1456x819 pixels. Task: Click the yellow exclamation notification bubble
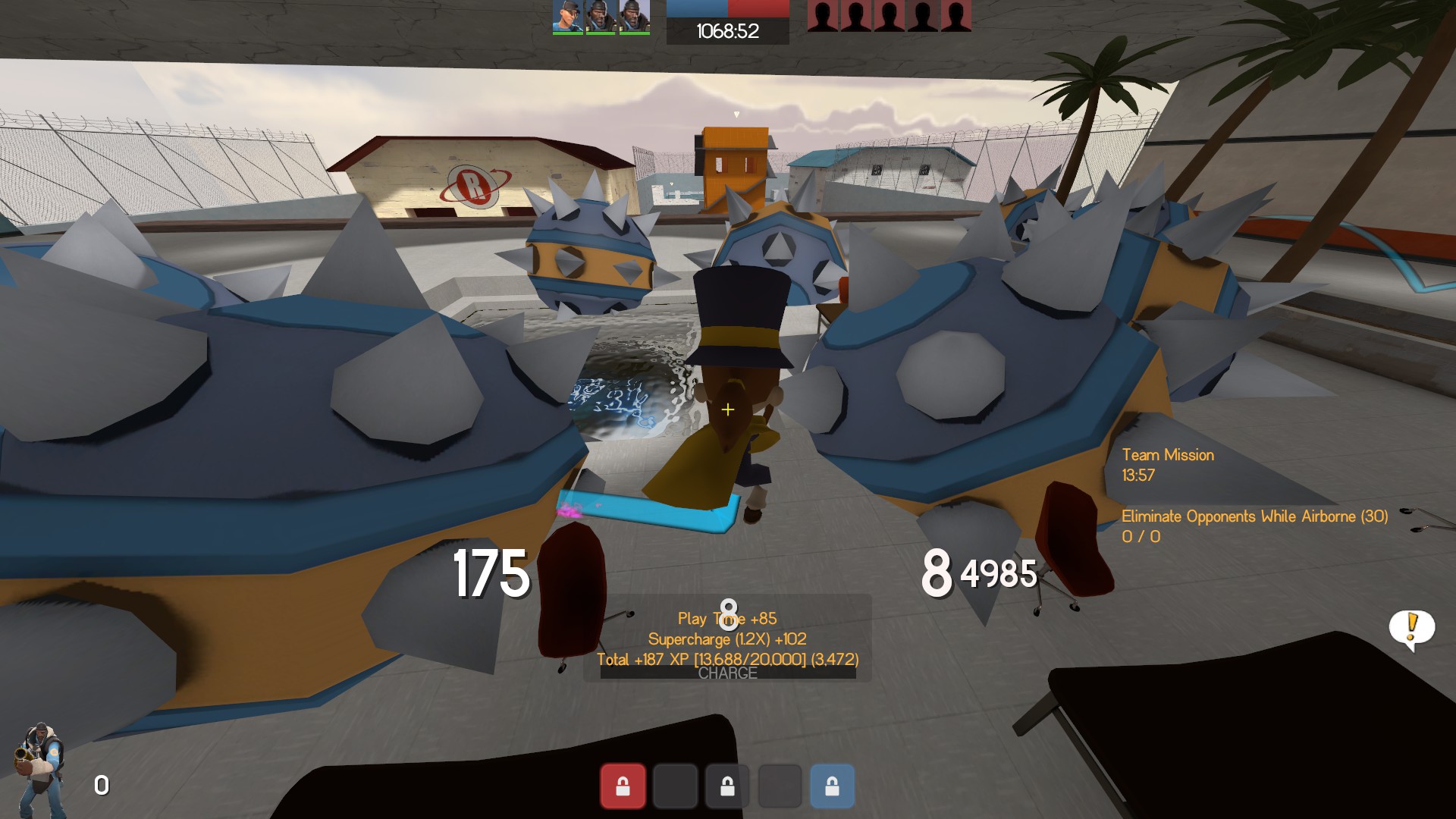tap(1411, 629)
